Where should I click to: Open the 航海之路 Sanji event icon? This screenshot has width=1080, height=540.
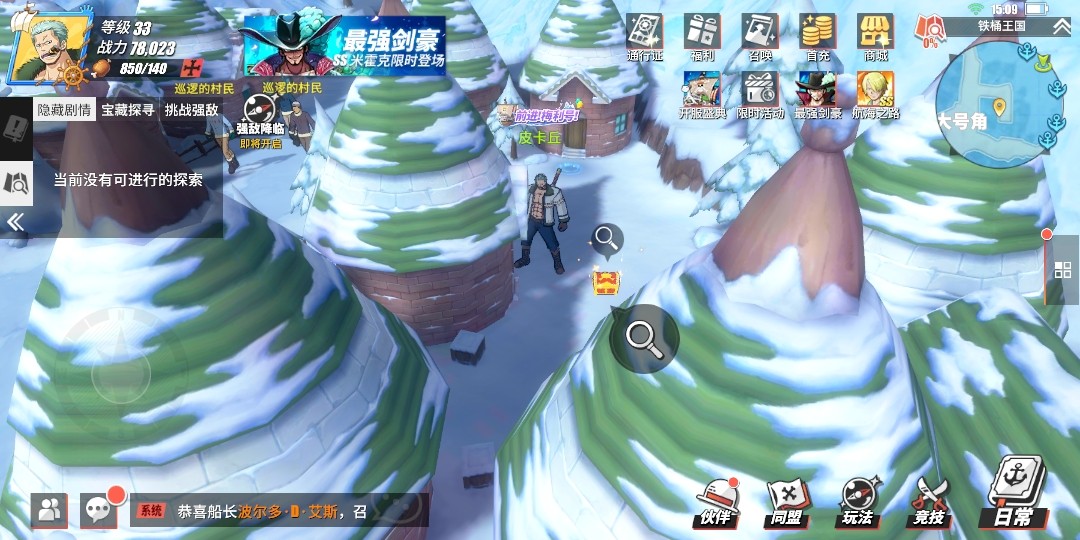pyautogui.click(x=875, y=95)
